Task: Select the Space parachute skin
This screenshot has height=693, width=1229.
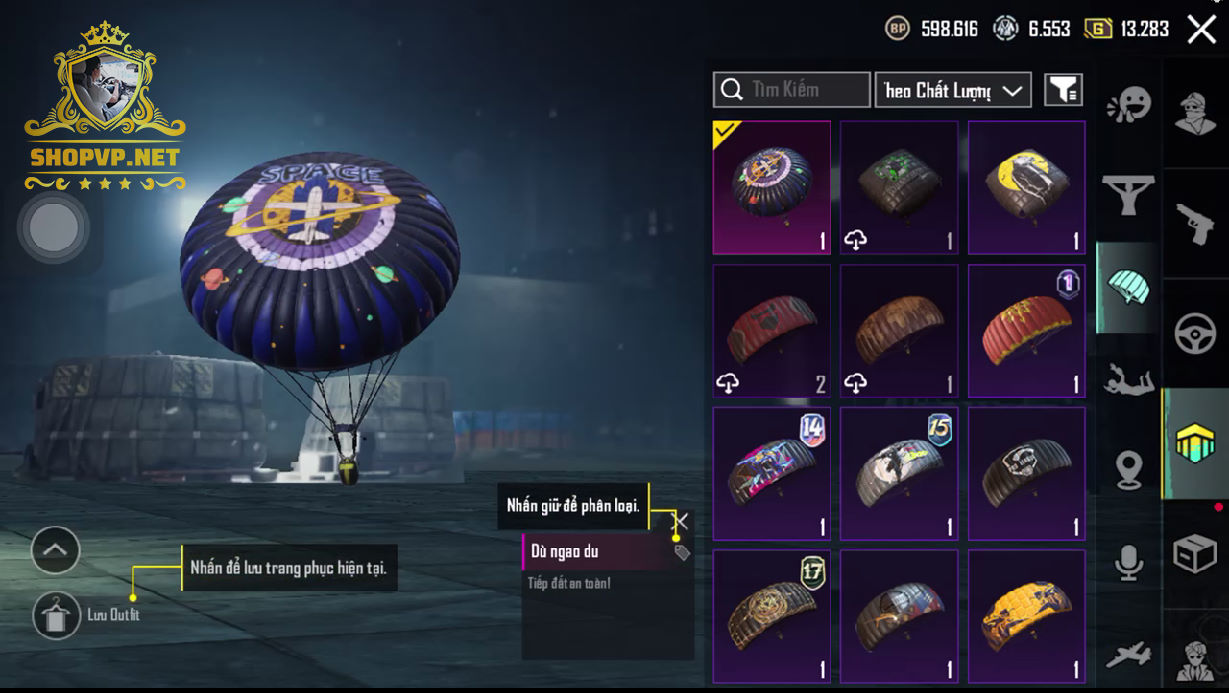Action: [x=771, y=187]
